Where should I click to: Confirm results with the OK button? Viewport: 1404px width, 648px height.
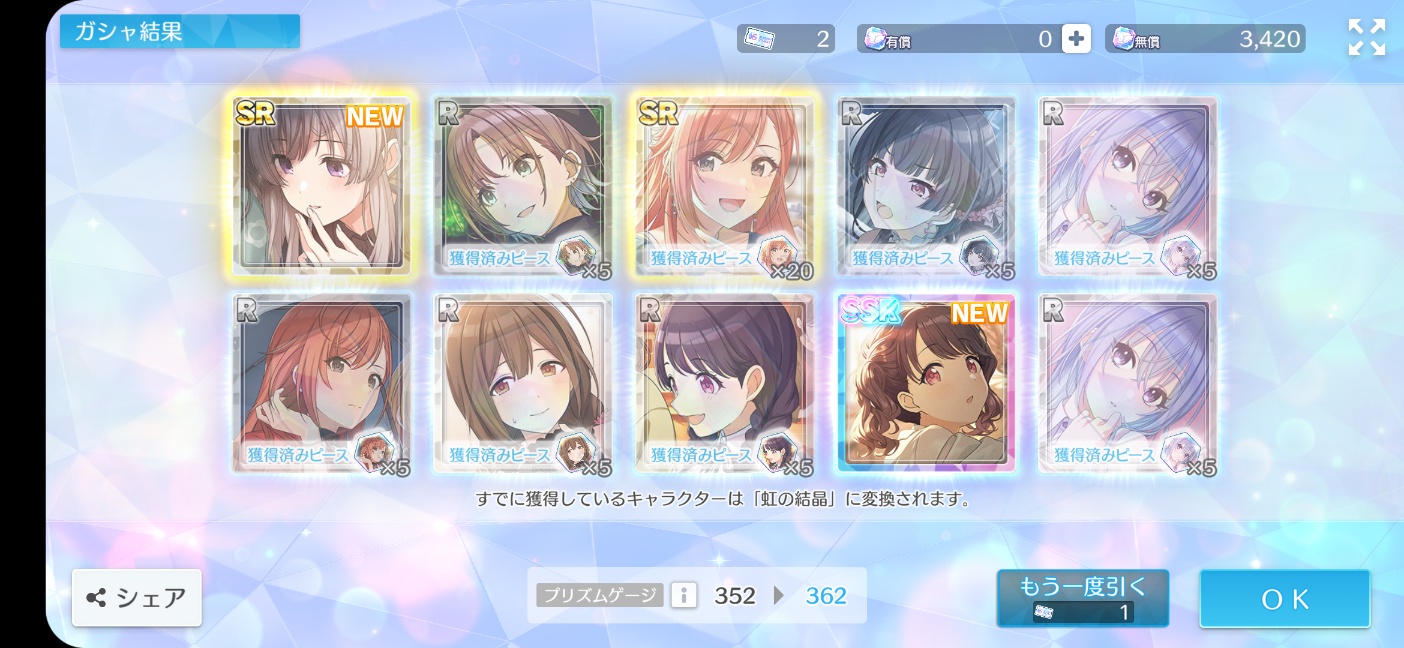point(1285,599)
